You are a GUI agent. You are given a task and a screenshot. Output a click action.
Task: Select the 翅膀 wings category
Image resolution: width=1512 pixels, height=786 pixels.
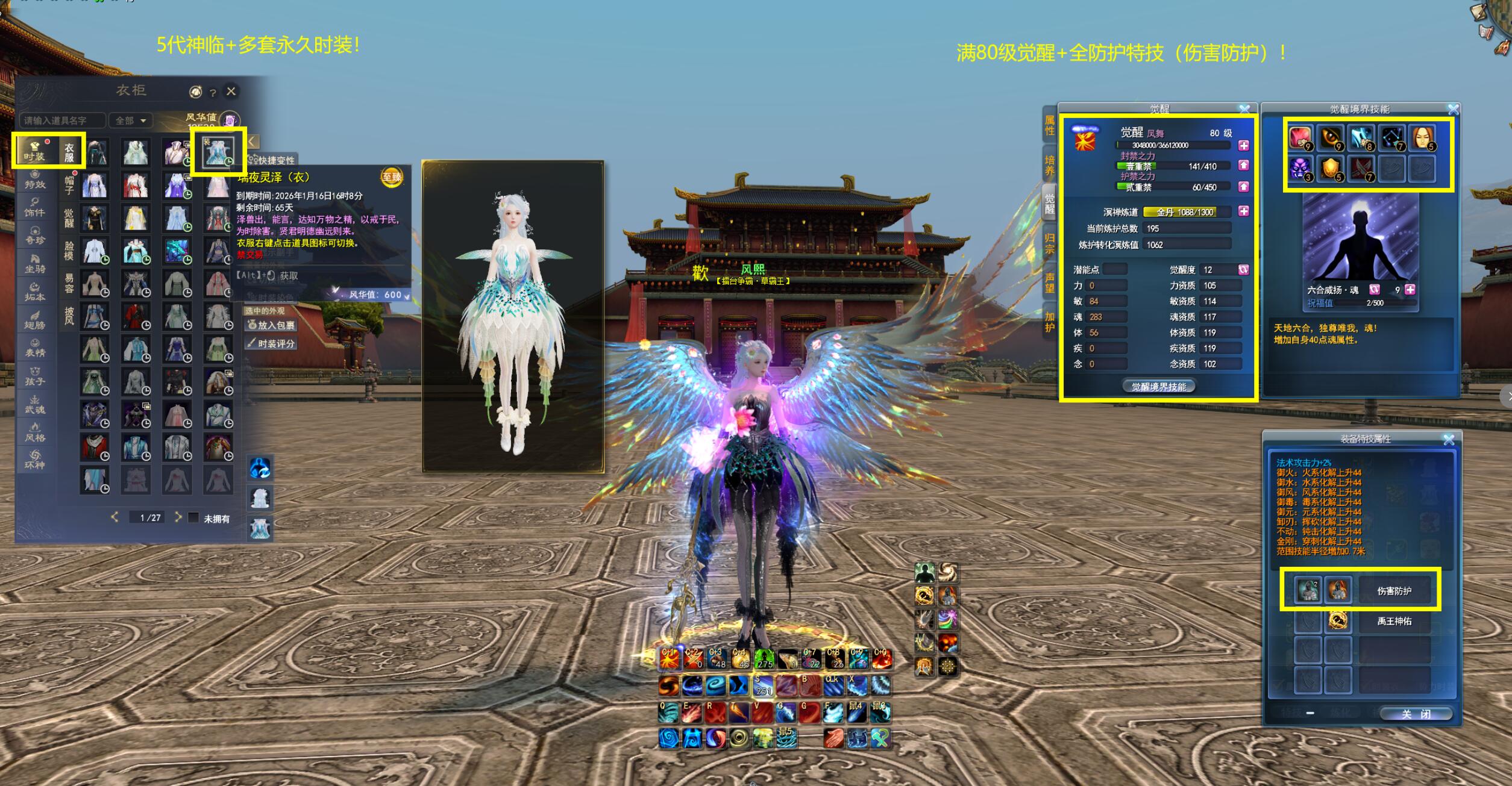click(35, 320)
